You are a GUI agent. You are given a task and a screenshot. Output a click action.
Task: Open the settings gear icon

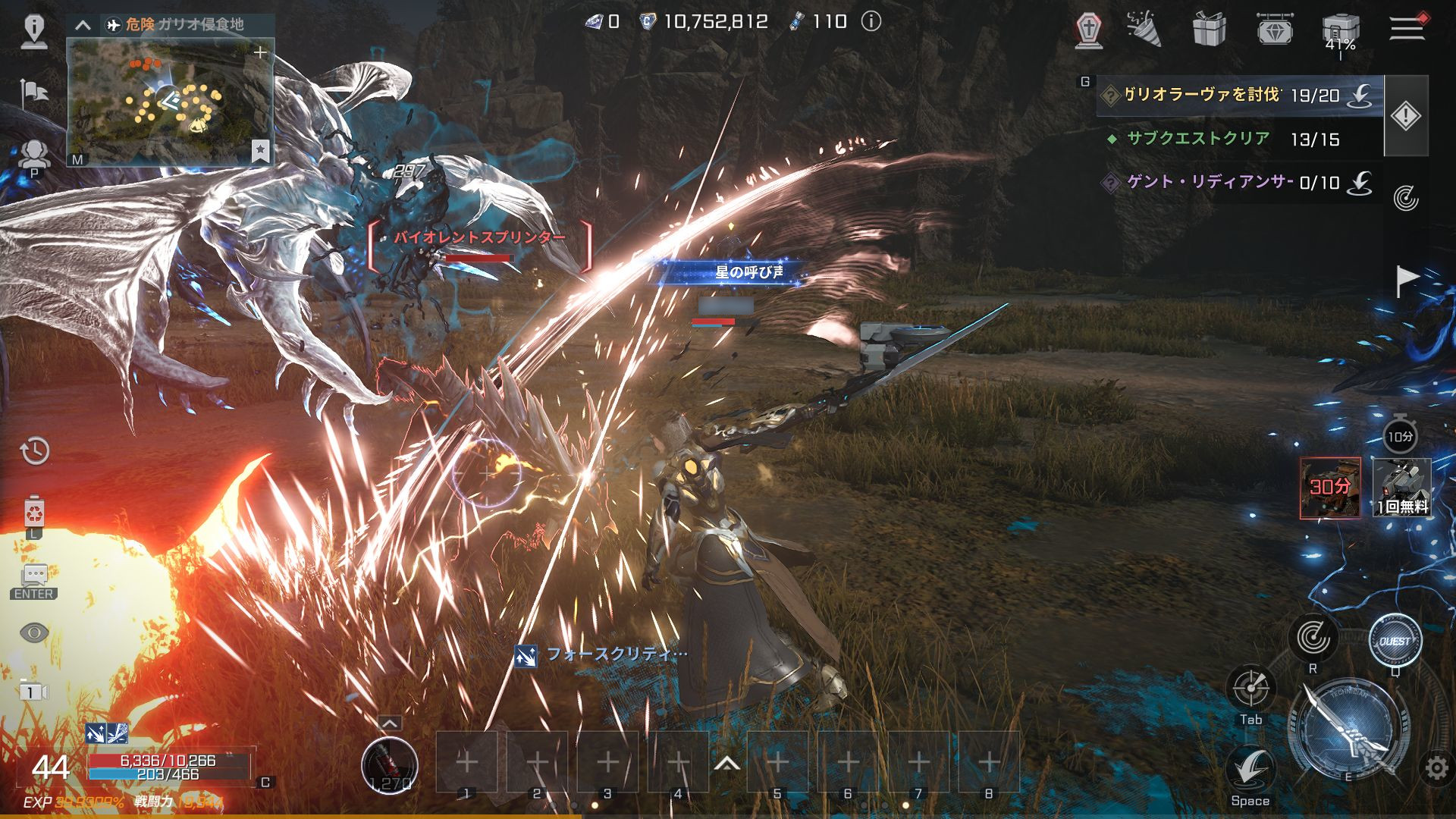point(1436,768)
